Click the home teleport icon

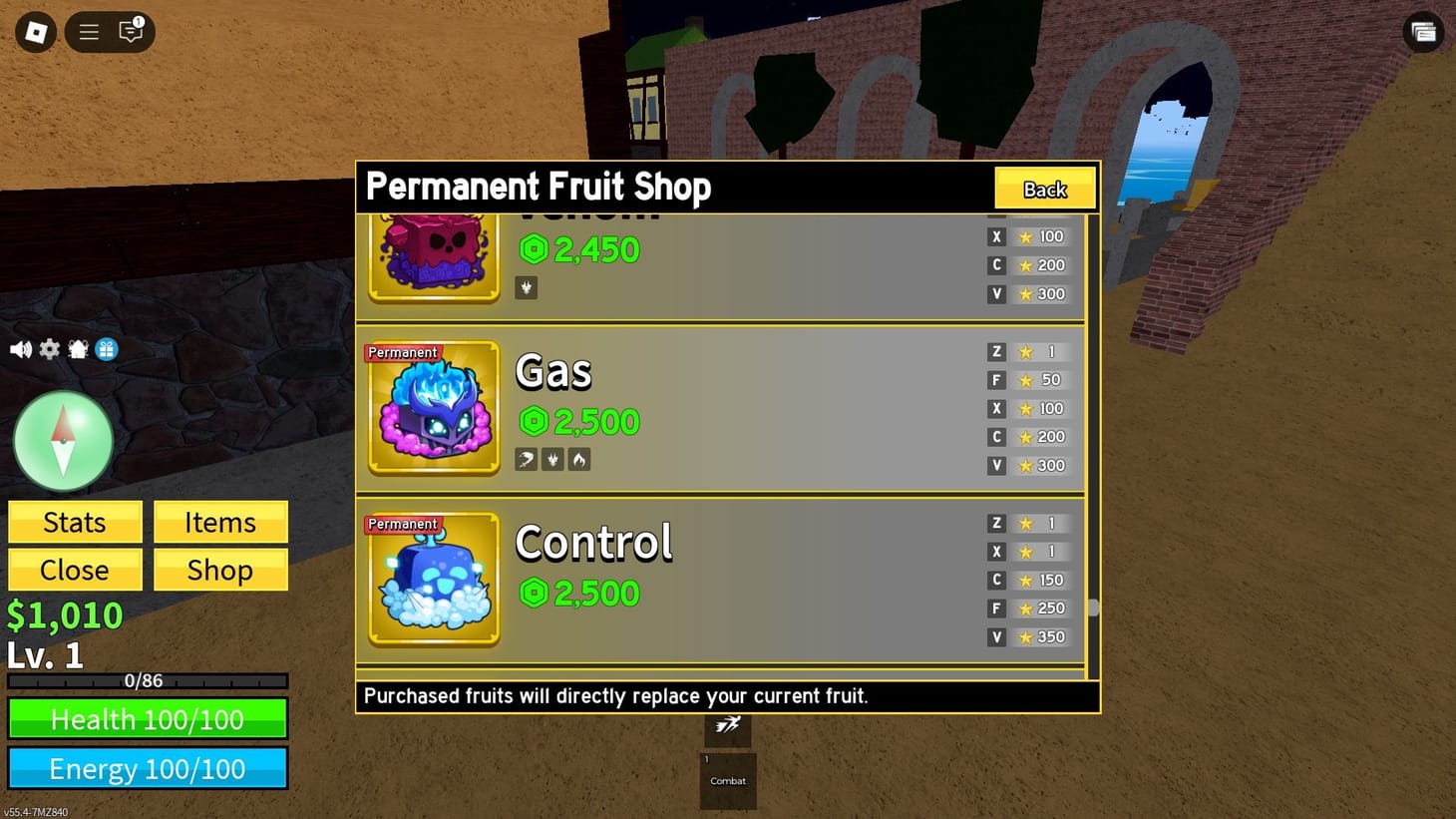point(78,349)
